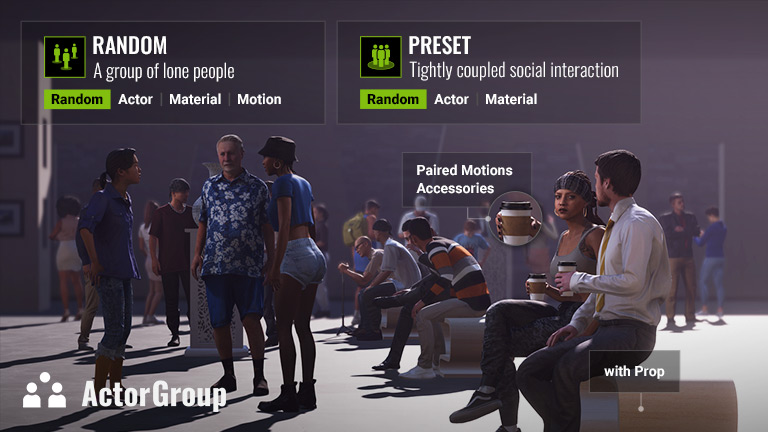Screen dimensions: 768x432
Task: Click the RANDOM lone people group icon
Action: 65,57
